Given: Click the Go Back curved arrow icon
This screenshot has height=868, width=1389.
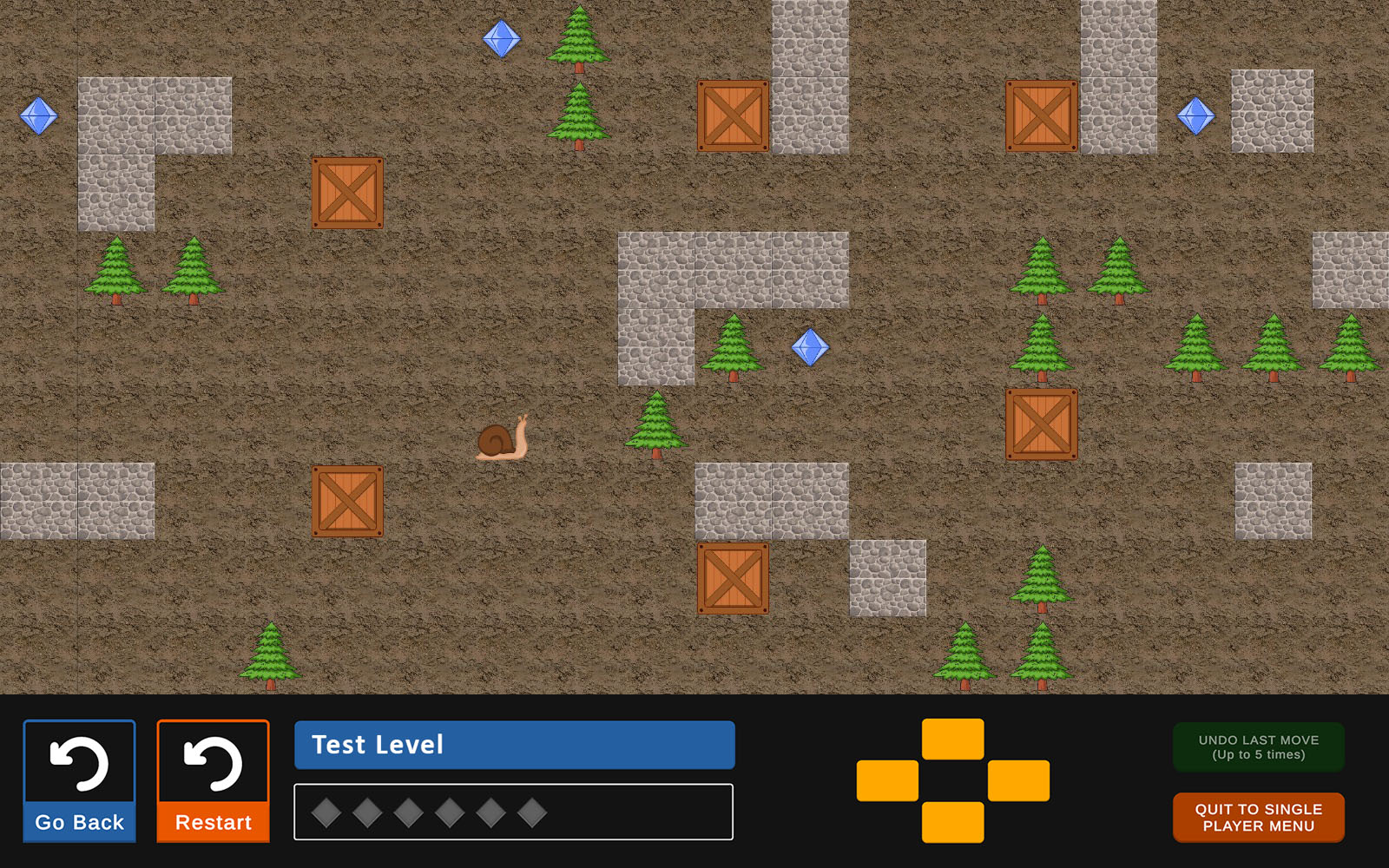Looking at the screenshot, I should [x=80, y=764].
